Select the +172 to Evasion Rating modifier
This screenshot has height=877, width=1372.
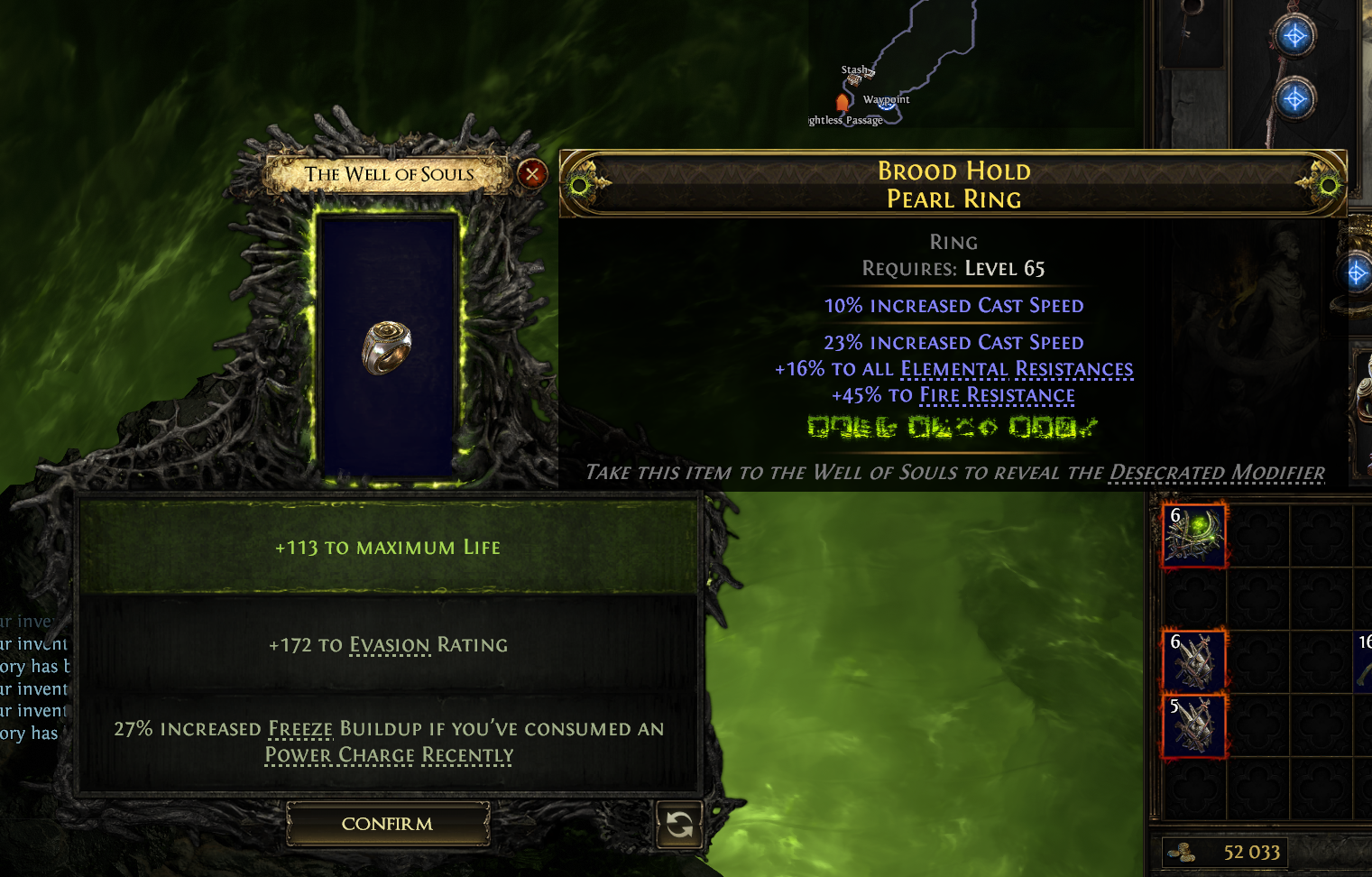(388, 645)
